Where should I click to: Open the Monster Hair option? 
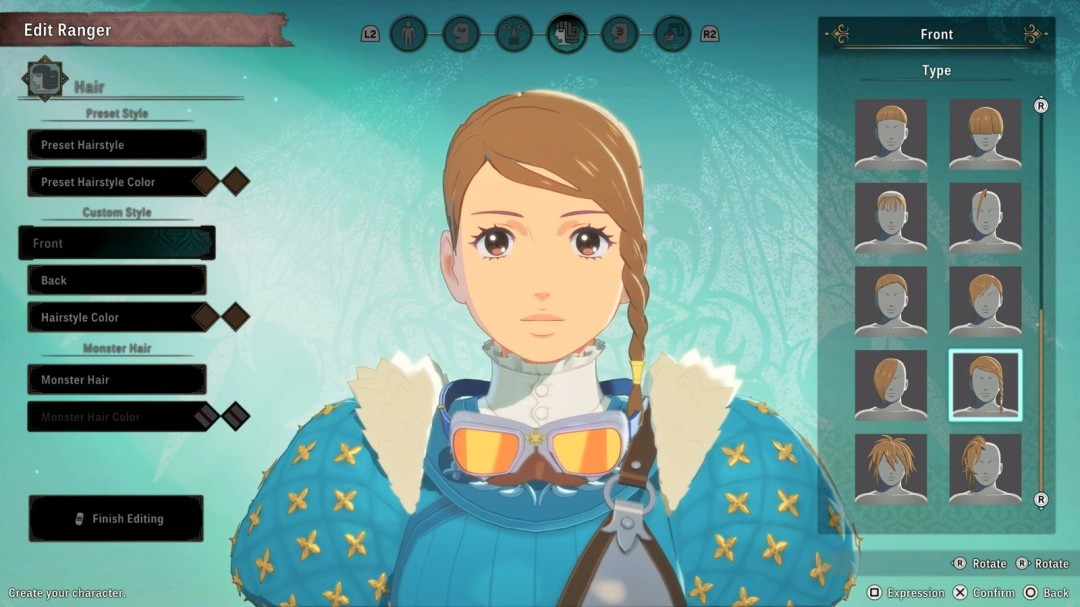click(x=116, y=380)
